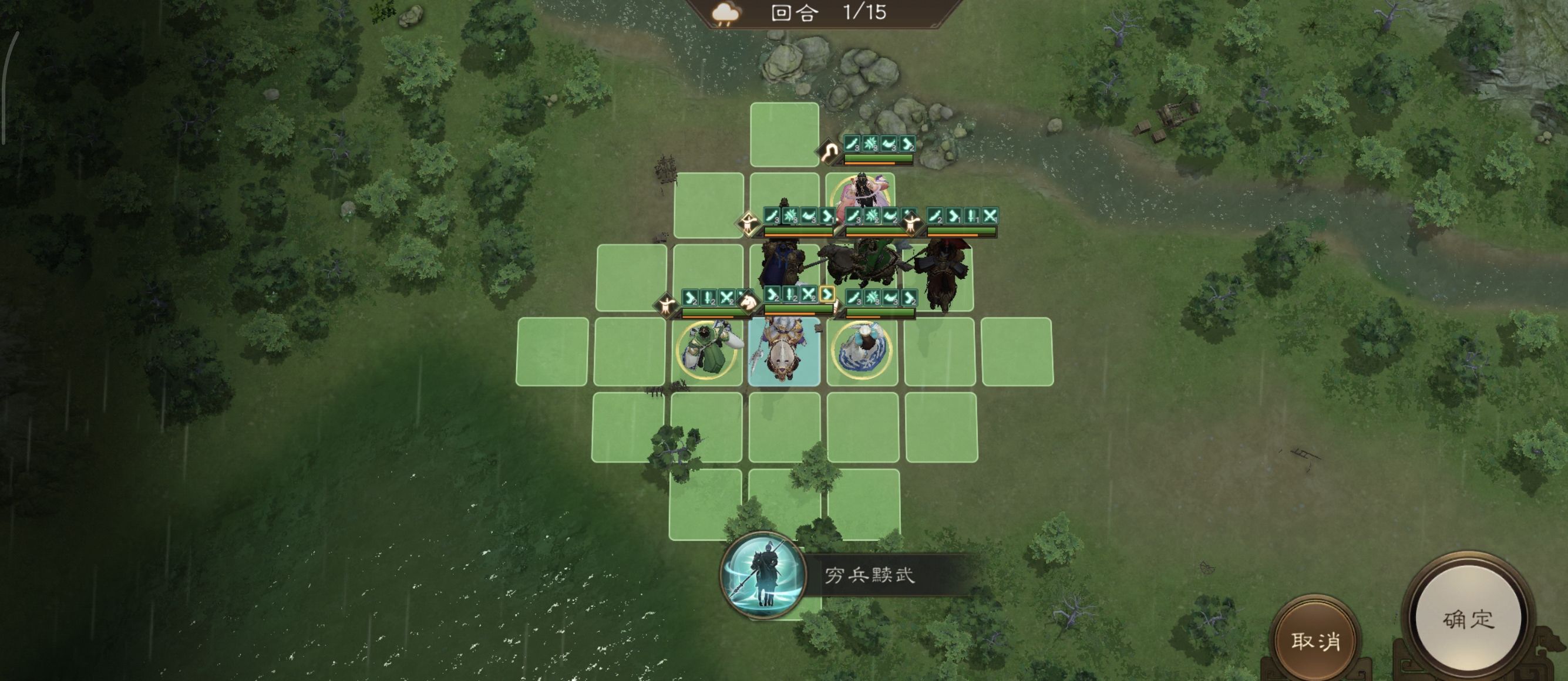Select the green-robed unit with gold ring
This screenshot has height=681, width=1568.
pyautogui.click(x=707, y=352)
